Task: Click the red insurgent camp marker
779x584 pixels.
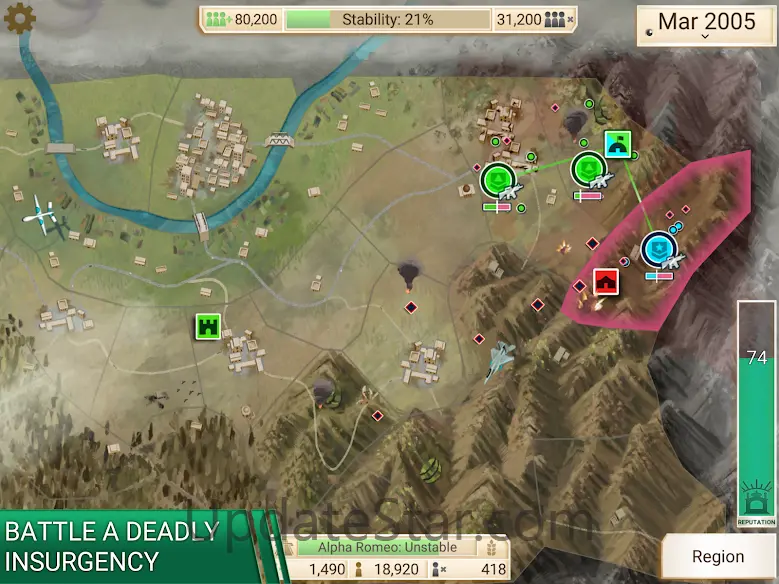Action: coord(605,282)
